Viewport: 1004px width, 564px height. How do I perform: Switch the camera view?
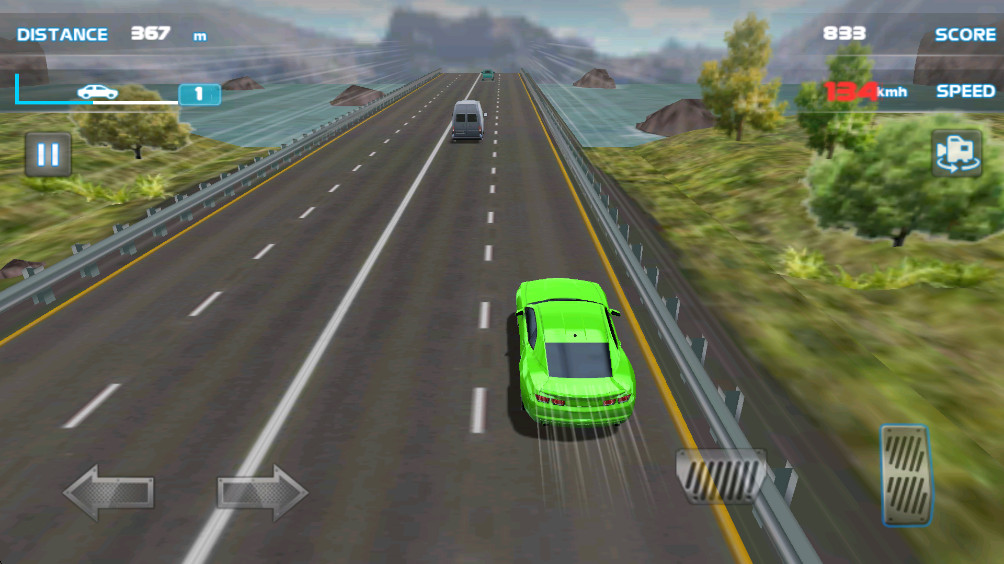956,153
